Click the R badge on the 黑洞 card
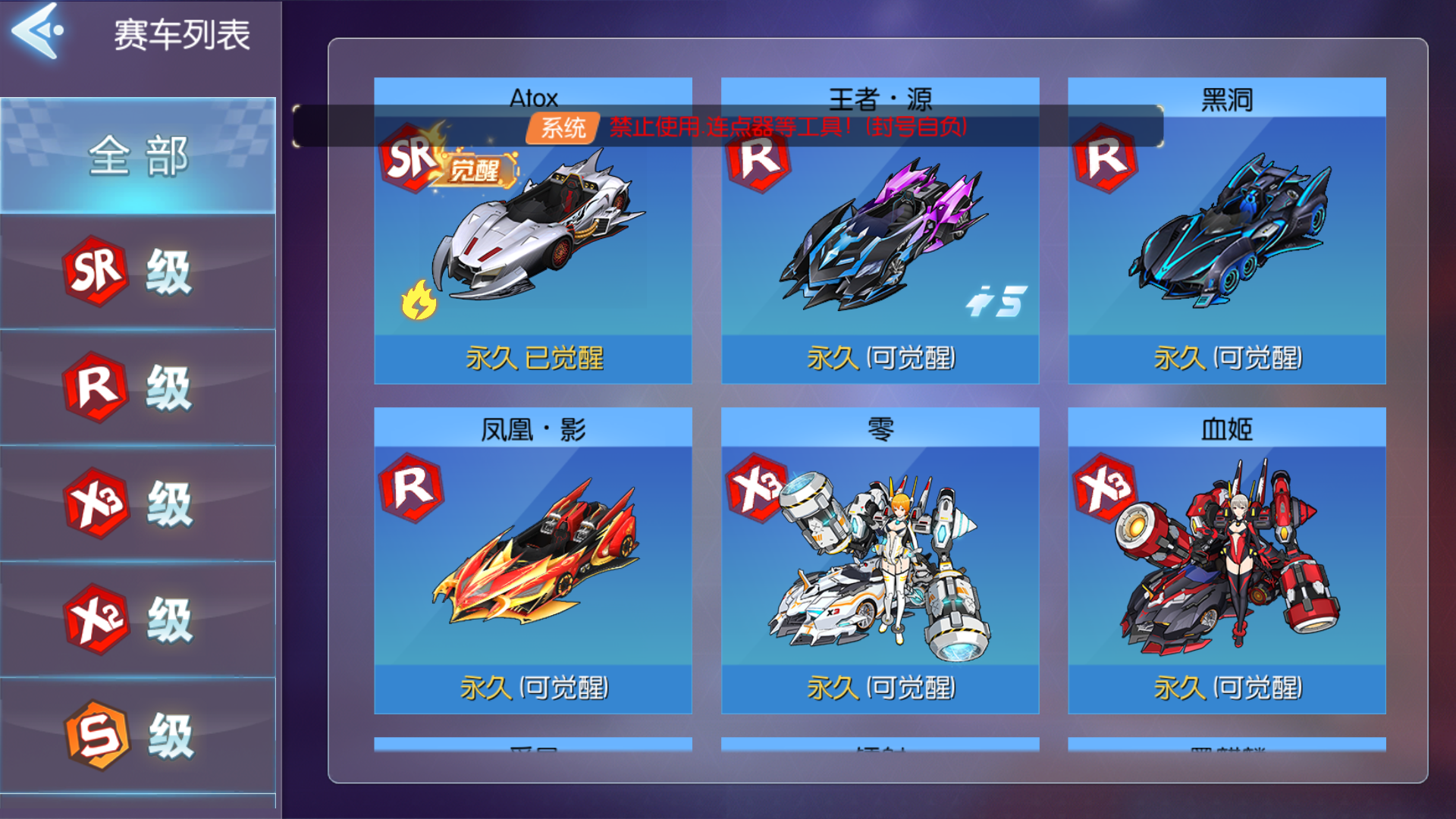The image size is (1456, 819). pyautogui.click(x=1106, y=161)
